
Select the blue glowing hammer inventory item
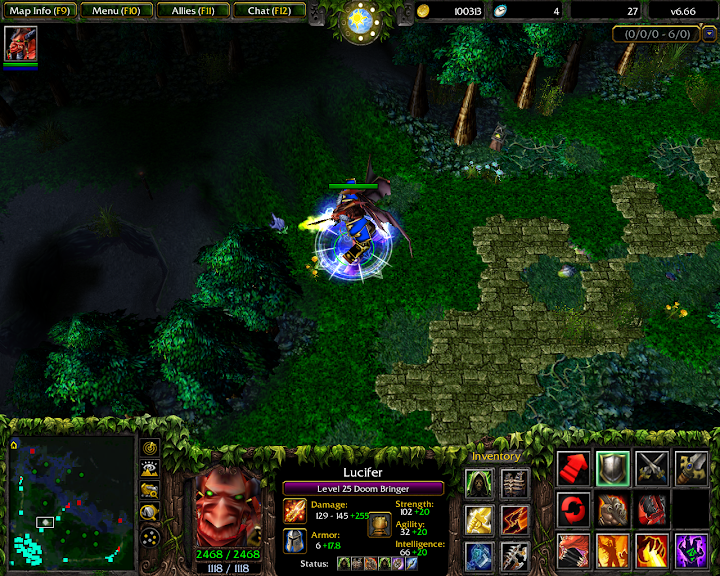click(478, 554)
